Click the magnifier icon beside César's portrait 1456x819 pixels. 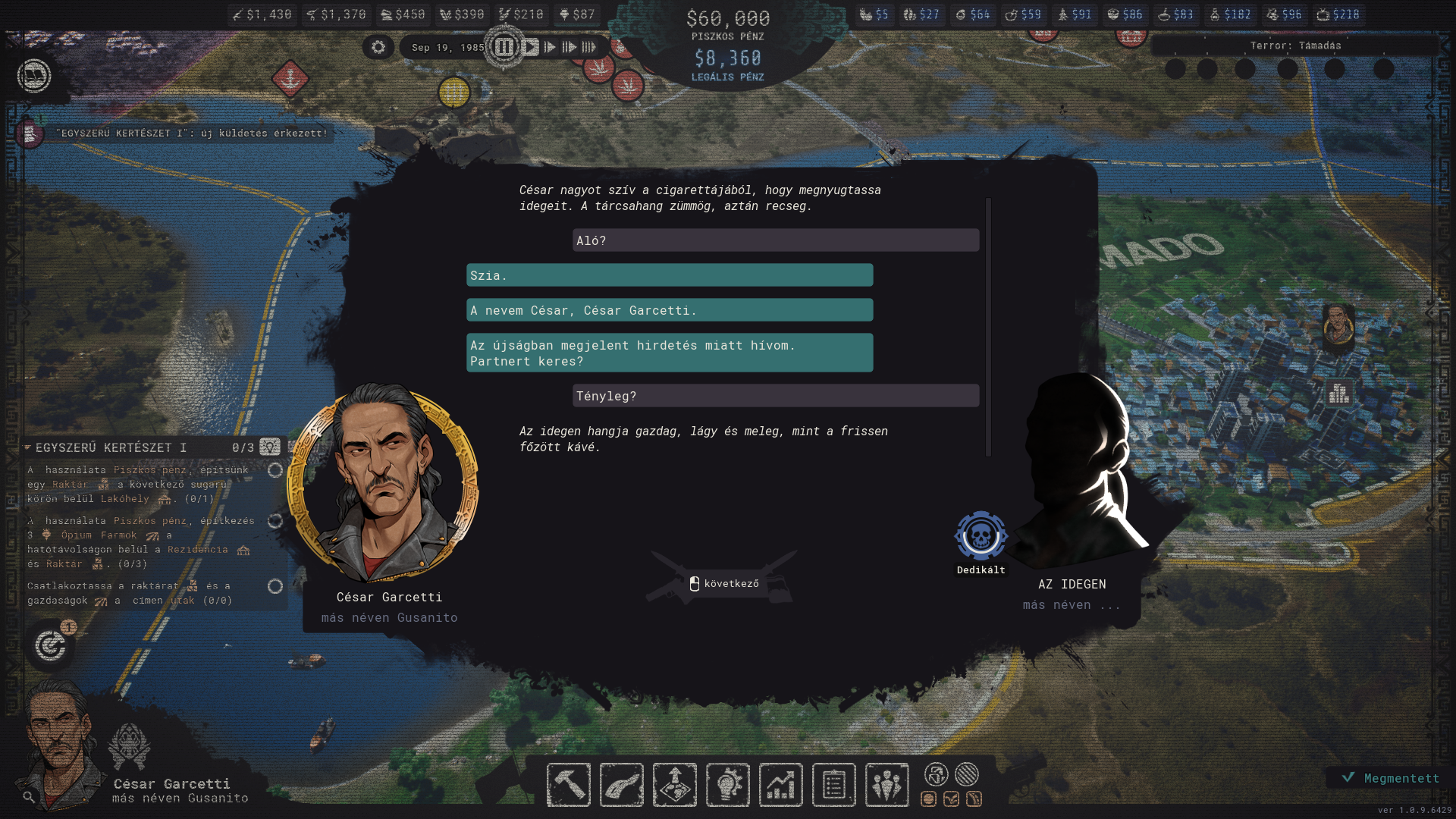coord(29,797)
